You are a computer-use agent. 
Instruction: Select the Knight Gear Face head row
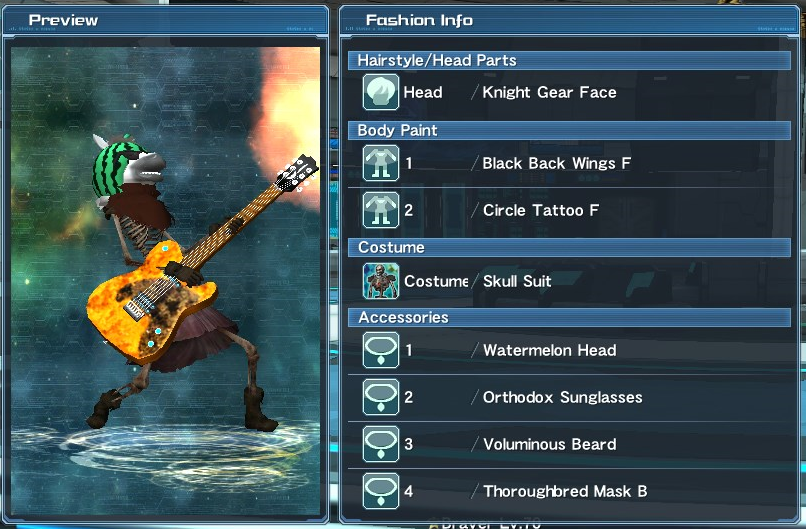(549, 93)
